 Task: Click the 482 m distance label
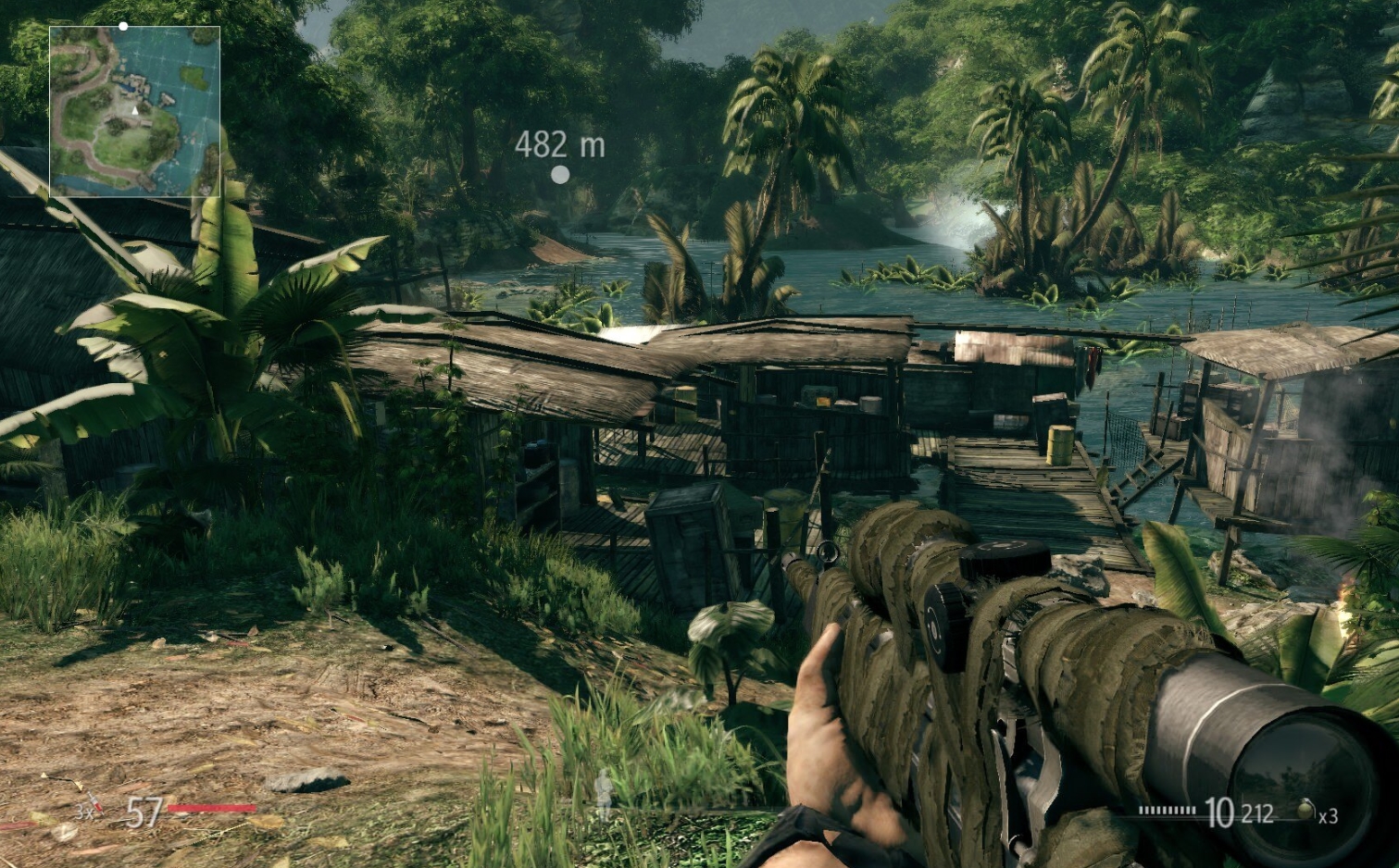tap(559, 144)
